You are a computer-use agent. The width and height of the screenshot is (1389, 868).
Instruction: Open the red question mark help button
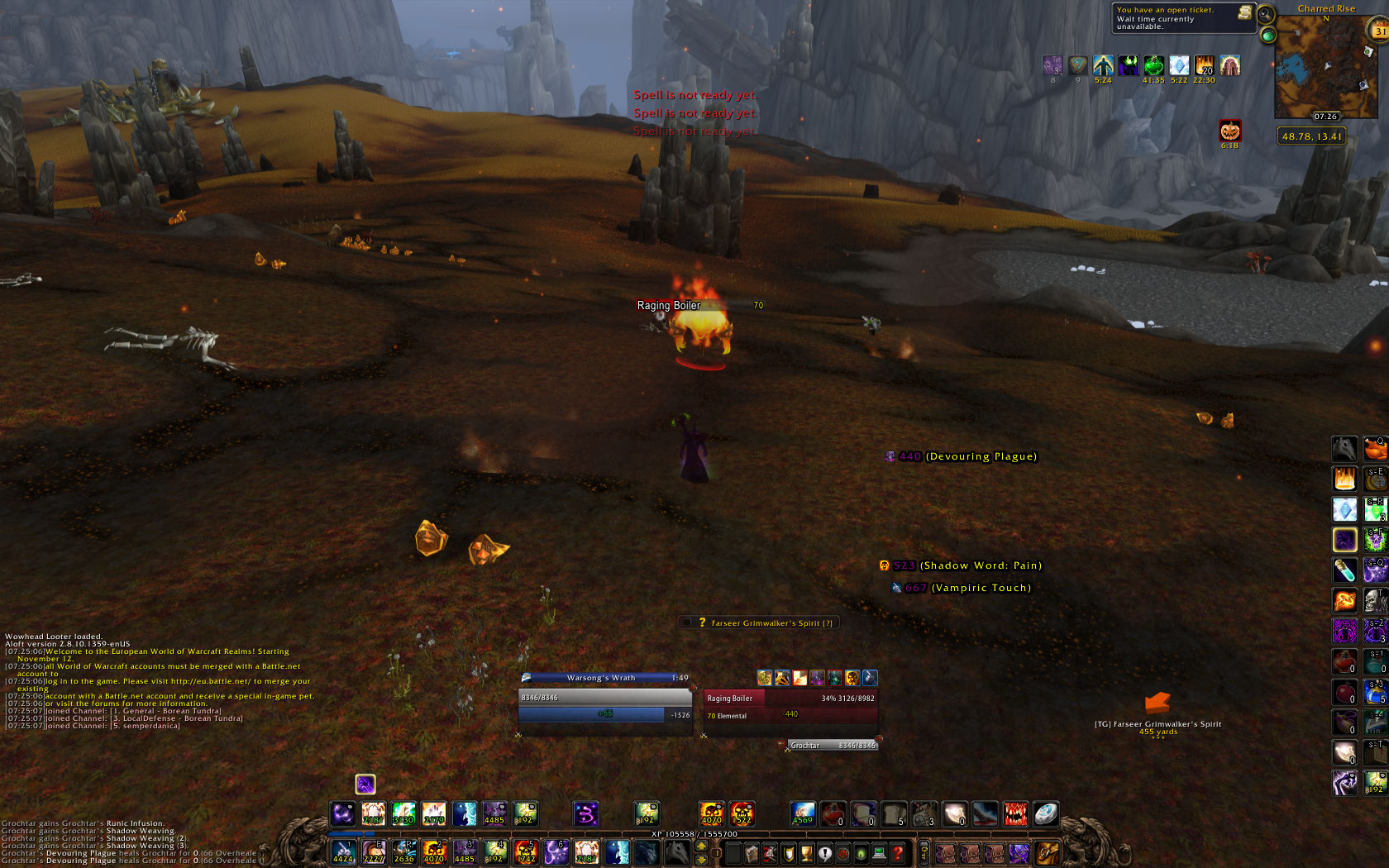coord(897,853)
